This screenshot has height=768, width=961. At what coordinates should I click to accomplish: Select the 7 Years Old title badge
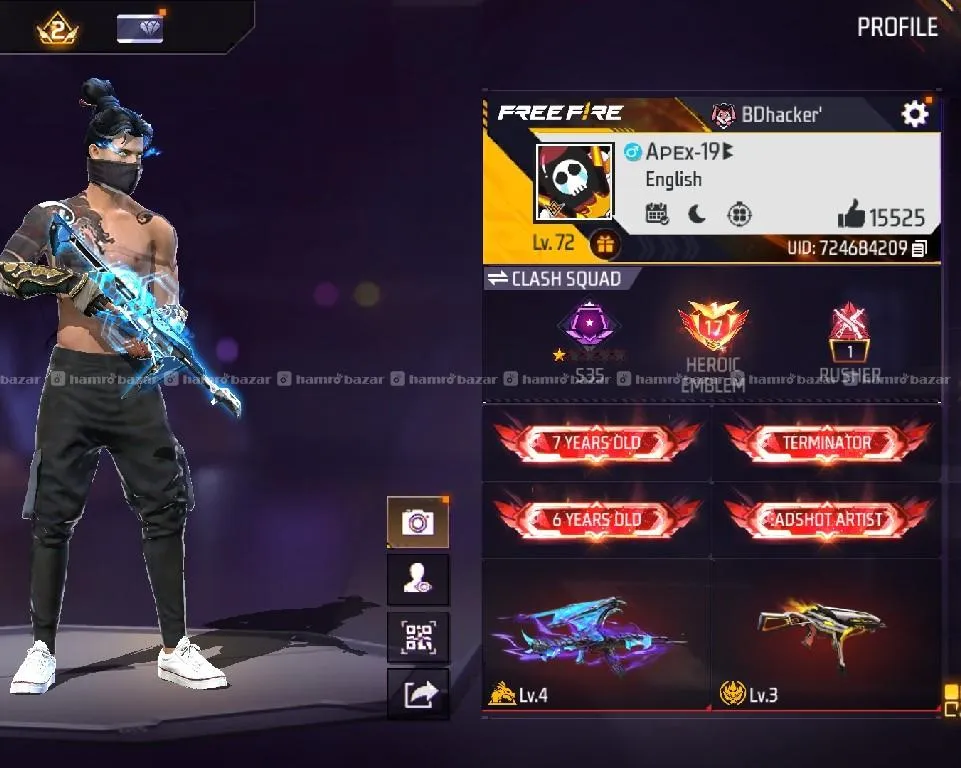tap(597, 443)
